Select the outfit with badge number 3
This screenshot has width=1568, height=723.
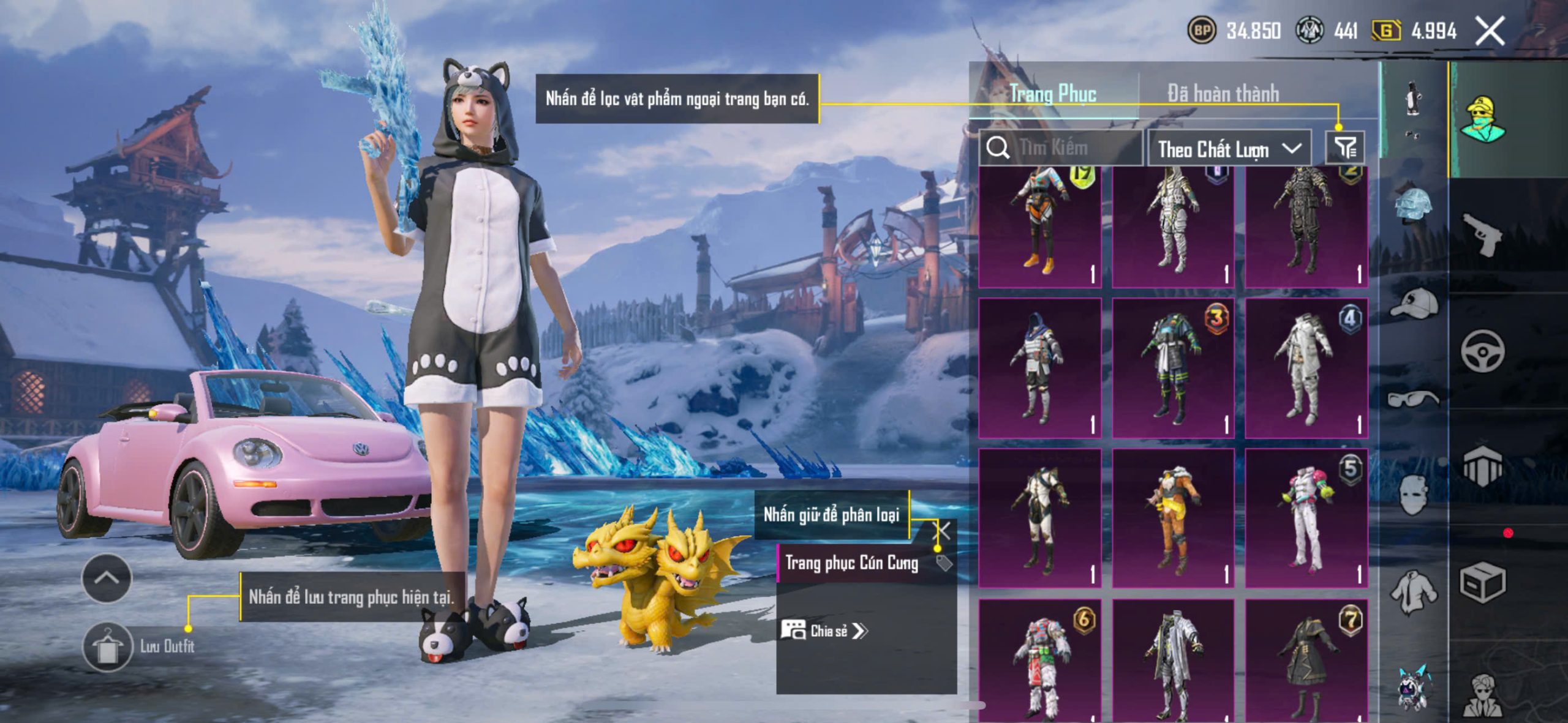(x=1172, y=368)
